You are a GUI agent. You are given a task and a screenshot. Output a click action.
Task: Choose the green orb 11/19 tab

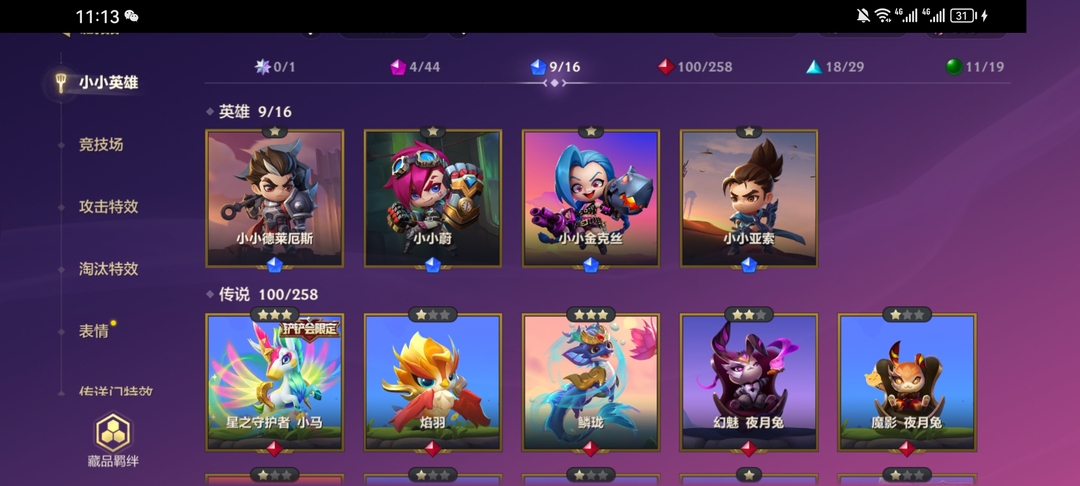coord(975,67)
